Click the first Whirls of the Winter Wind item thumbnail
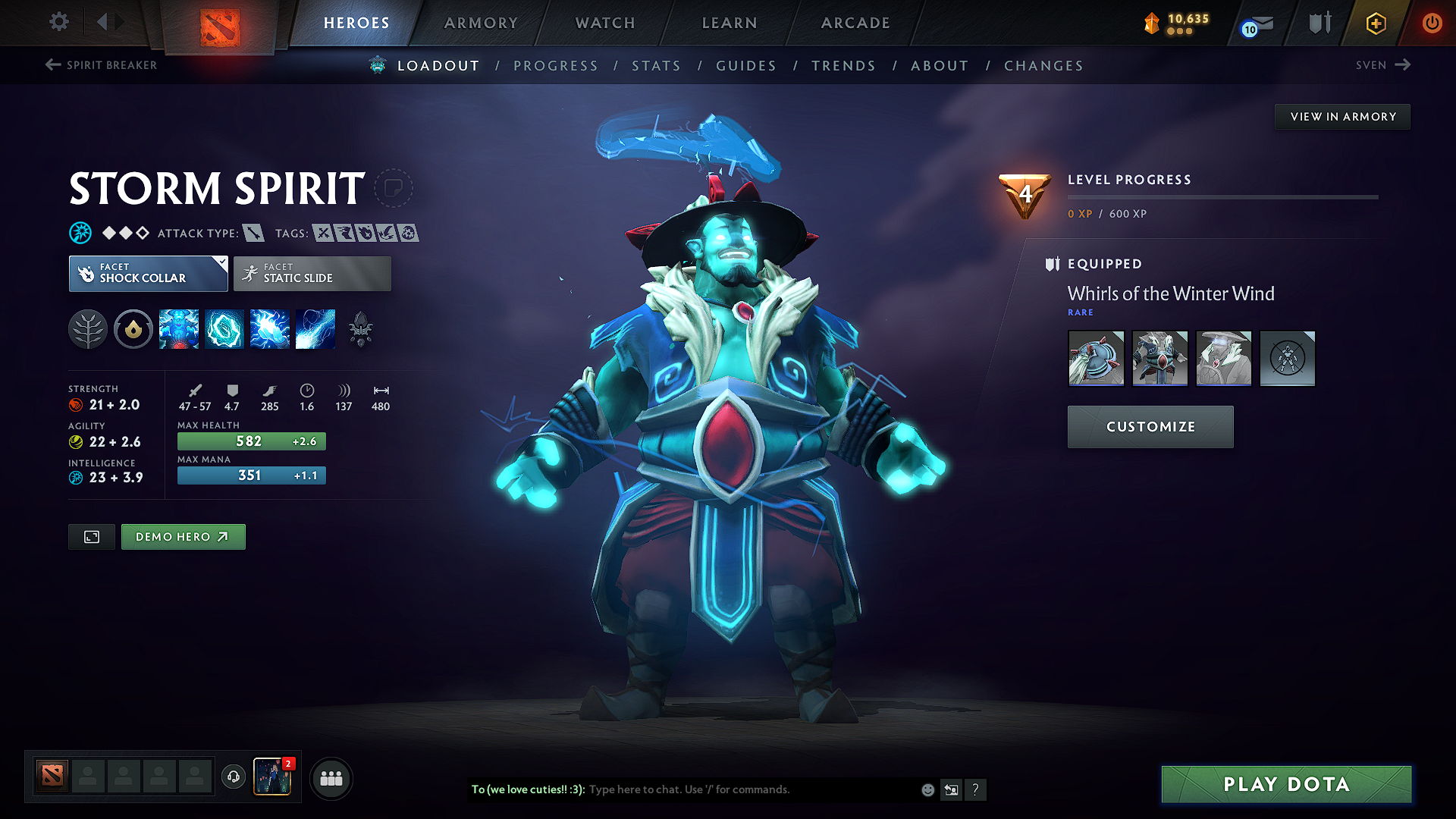The width and height of the screenshot is (1456, 819). click(x=1096, y=358)
